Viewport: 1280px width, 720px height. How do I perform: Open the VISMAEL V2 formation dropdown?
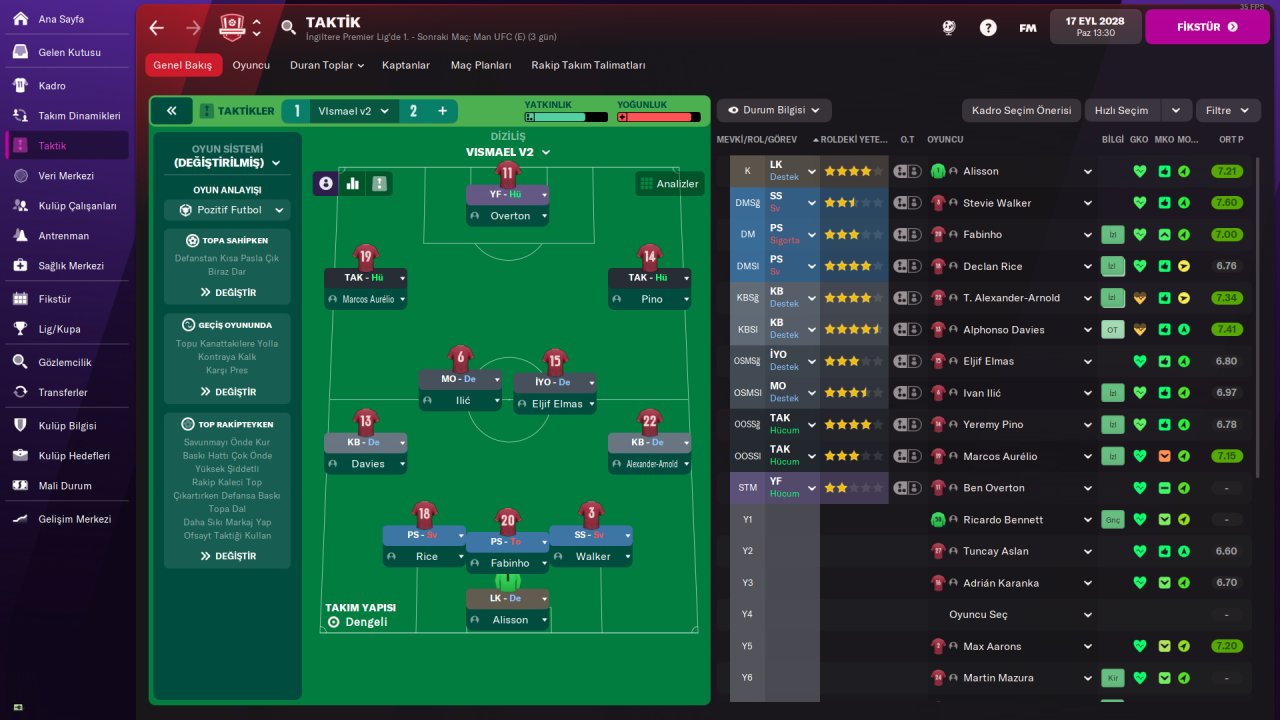pos(508,152)
